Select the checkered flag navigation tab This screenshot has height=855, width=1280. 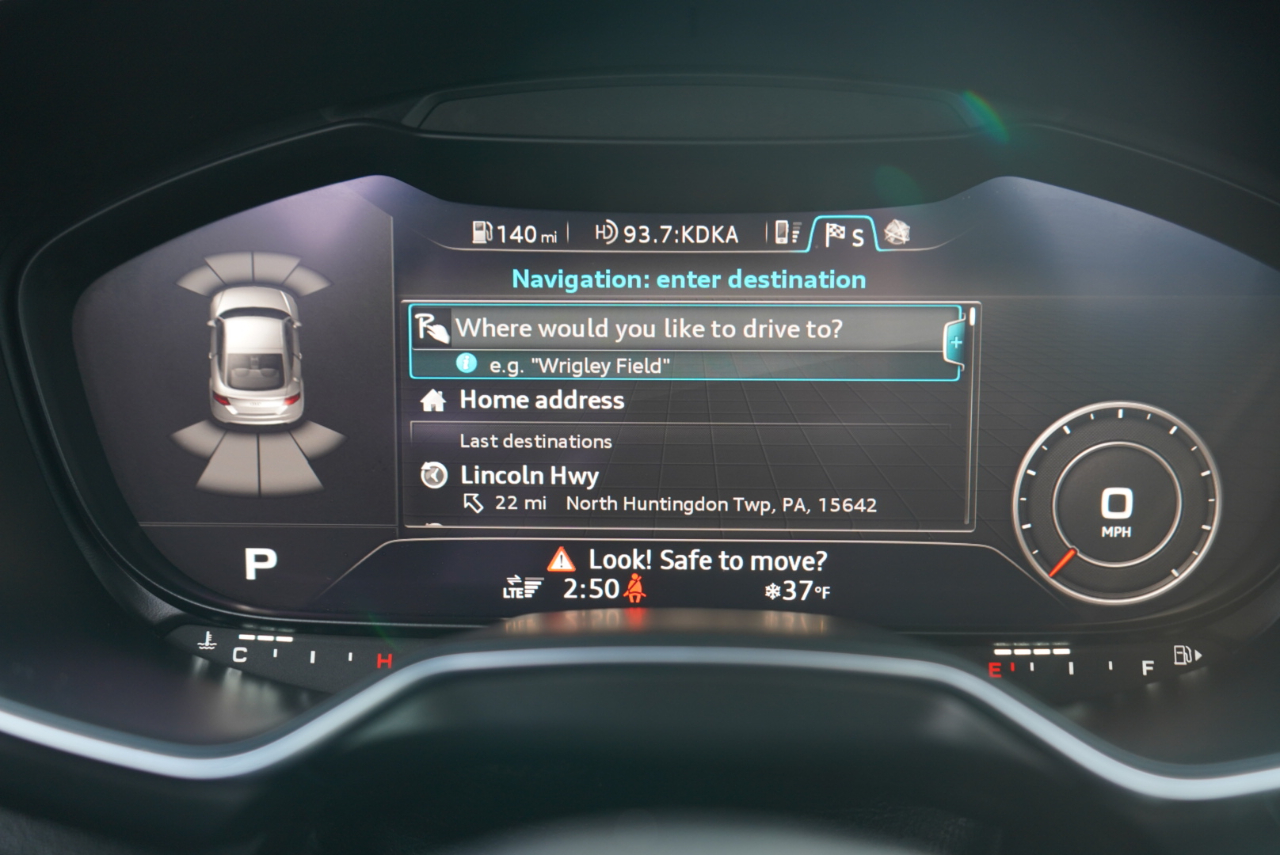coord(843,235)
